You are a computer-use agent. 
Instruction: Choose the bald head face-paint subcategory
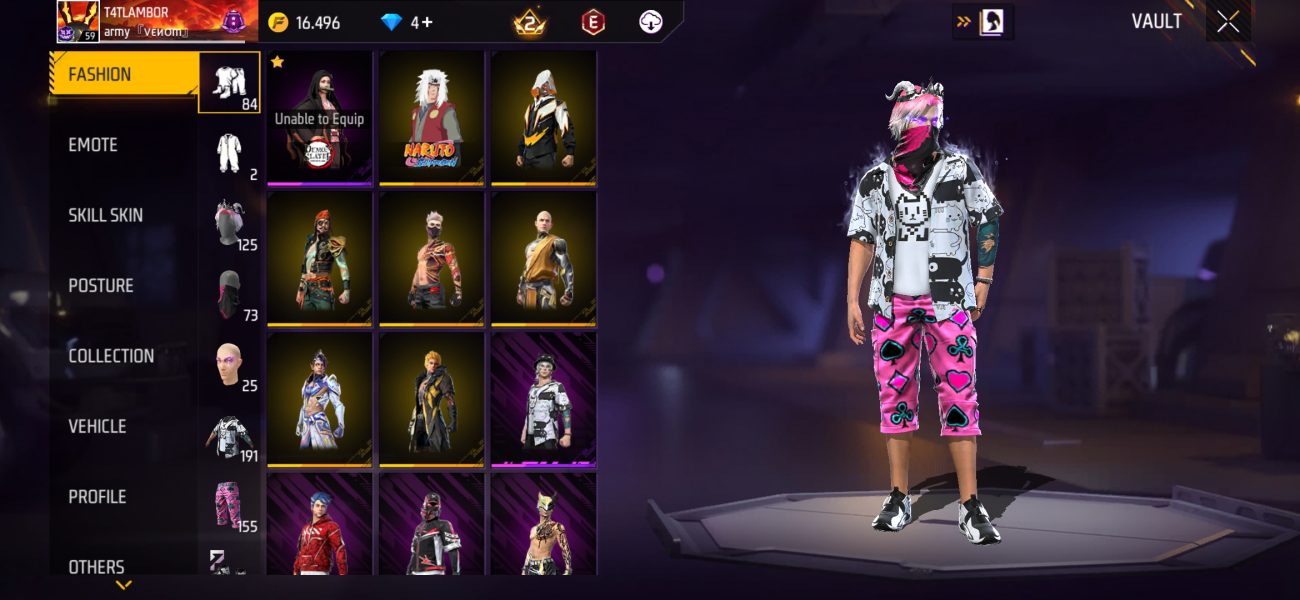pos(229,364)
